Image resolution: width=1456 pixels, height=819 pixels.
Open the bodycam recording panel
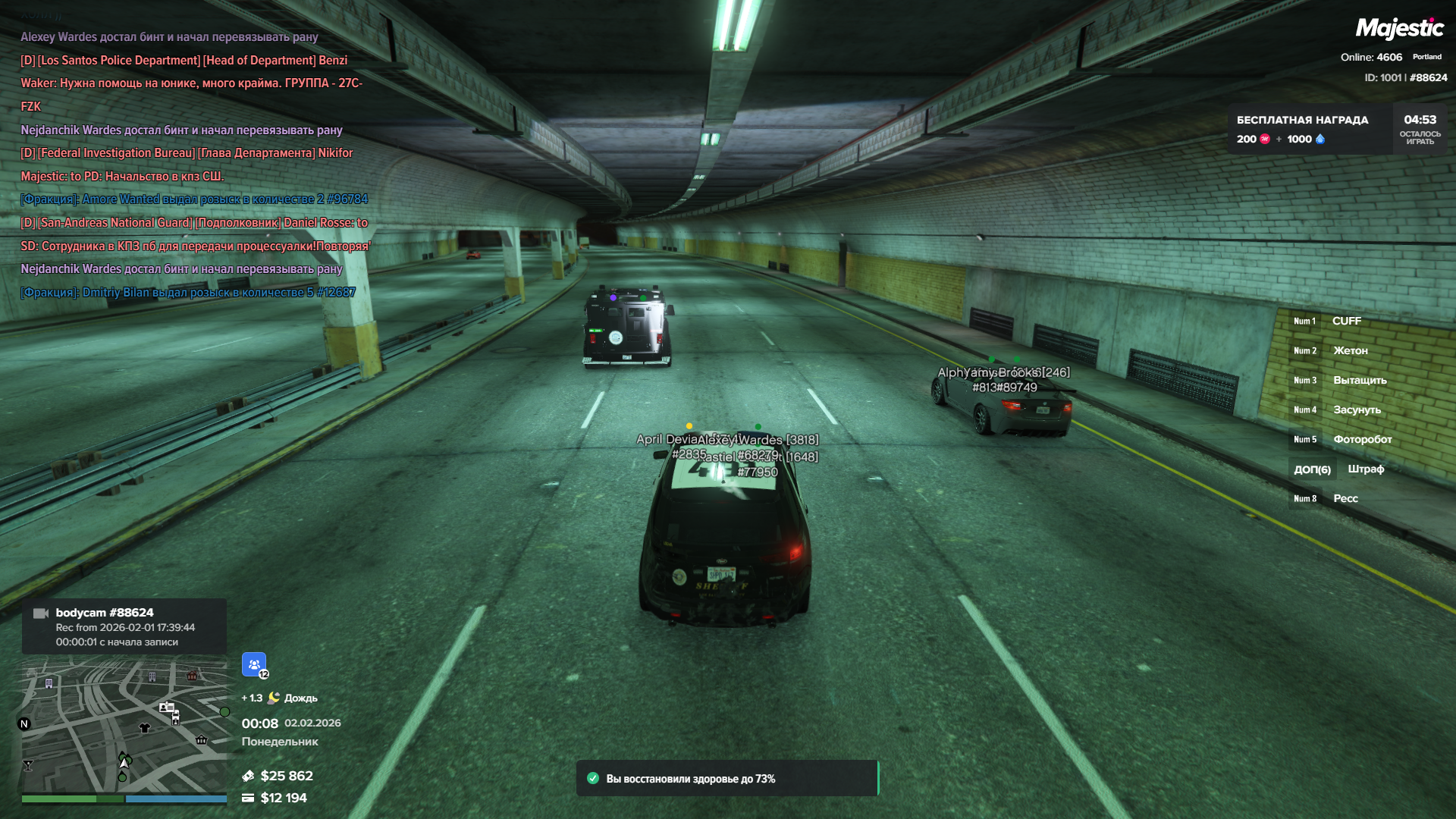124,627
